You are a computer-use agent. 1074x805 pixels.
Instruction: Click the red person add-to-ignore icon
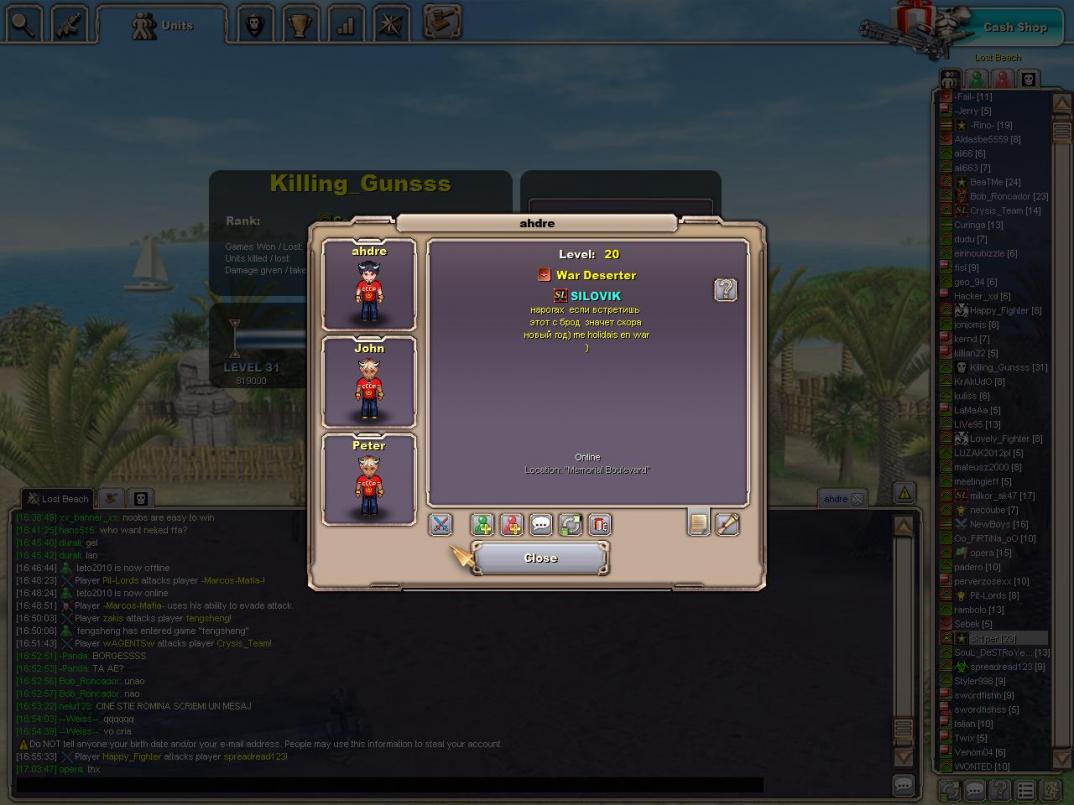pyautogui.click(x=511, y=524)
